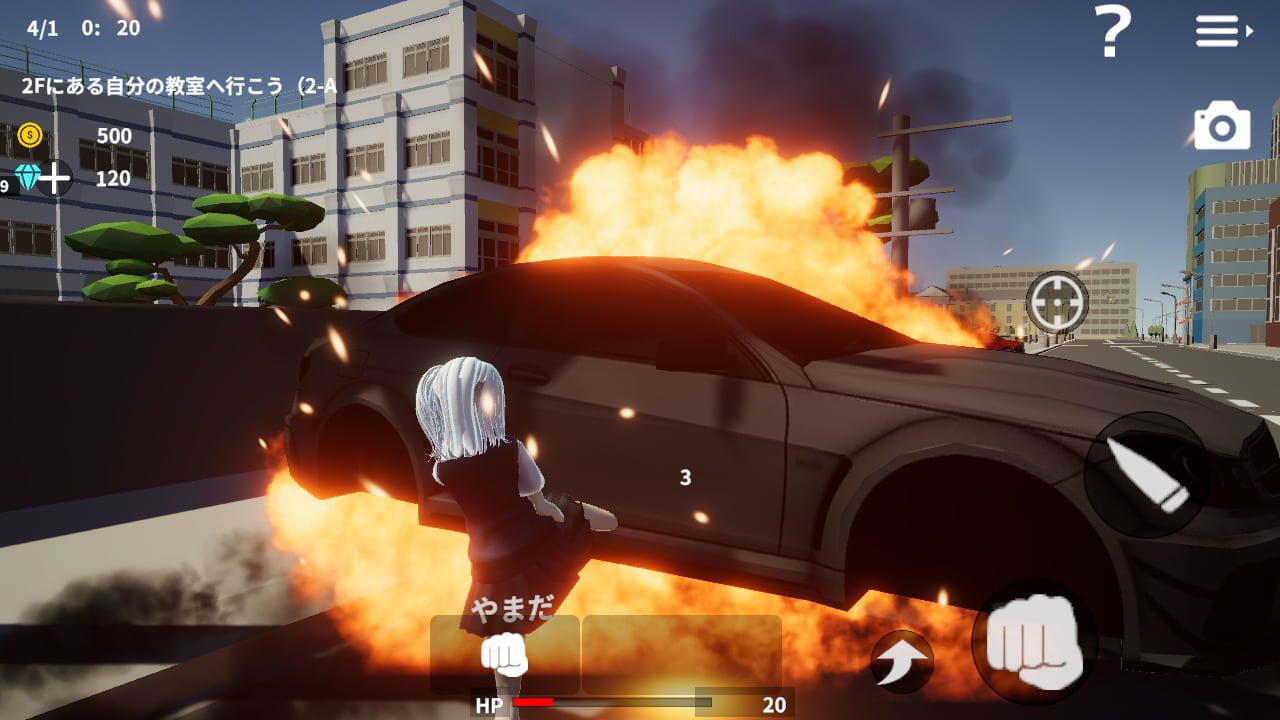Screen dimensions: 1280x720
Task: Tap the number 3 counter on screen
Action: (x=684, y=479)
